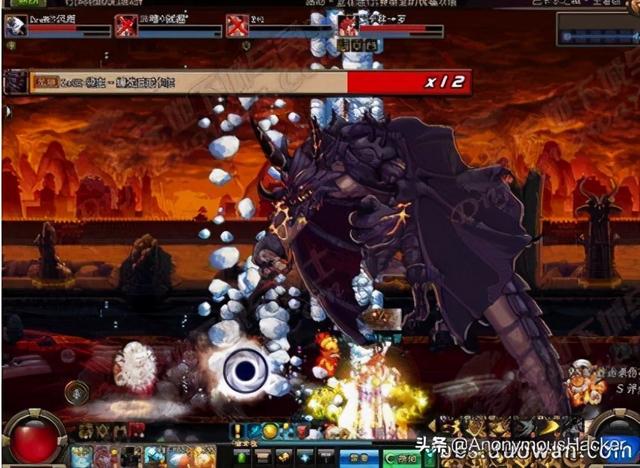Click the round speaker button
The image size is (640, 468).
click(77, 392)
